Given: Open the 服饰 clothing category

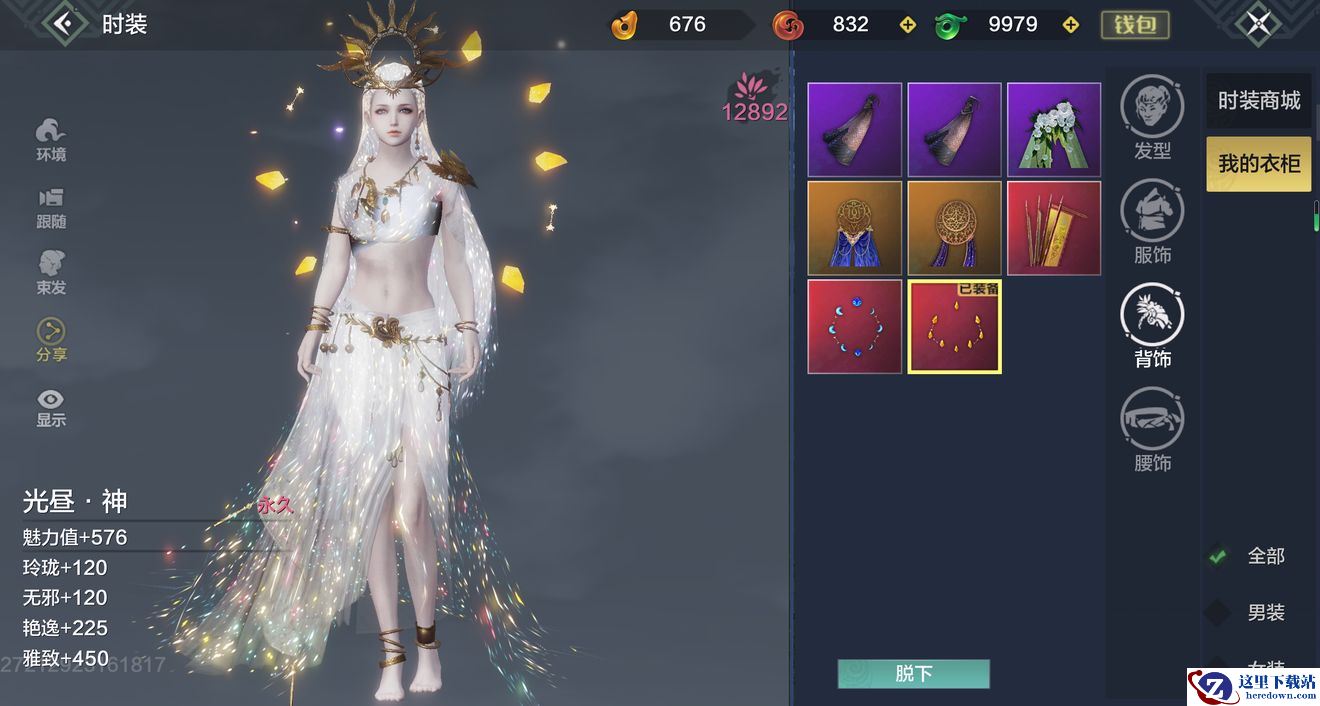Looking at the screenshot, I should click(1152, 222).
